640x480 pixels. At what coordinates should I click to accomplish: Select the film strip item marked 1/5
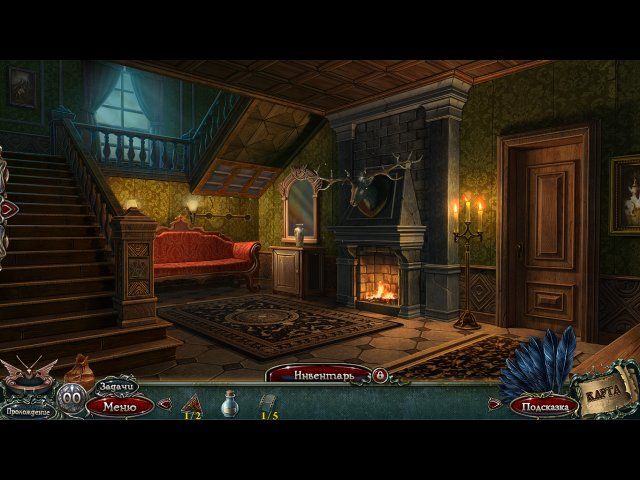pos(268,402)
